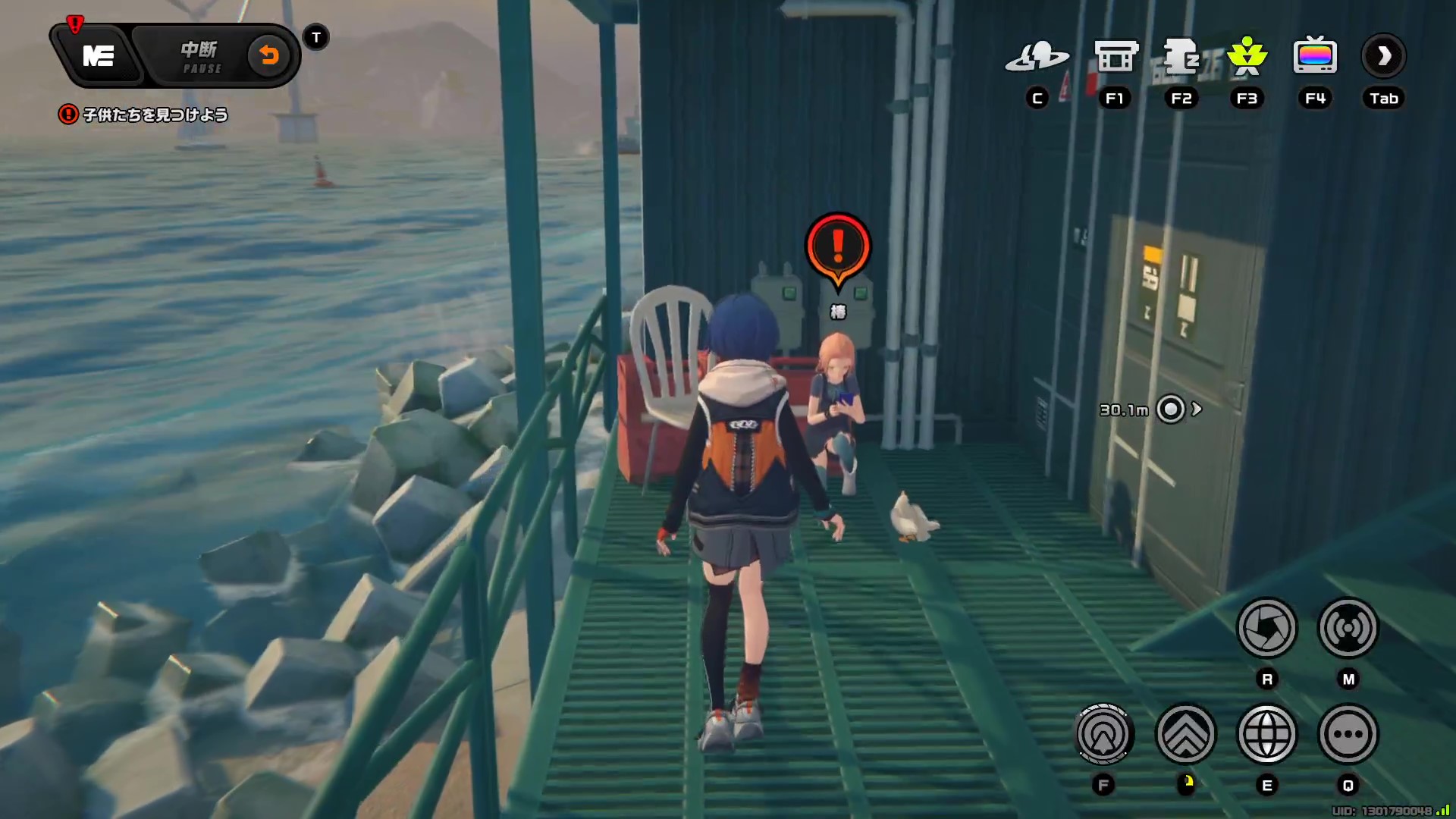Open the shop stall icon
Viewport: 1456px width, 819px height.
(1116, 57)
